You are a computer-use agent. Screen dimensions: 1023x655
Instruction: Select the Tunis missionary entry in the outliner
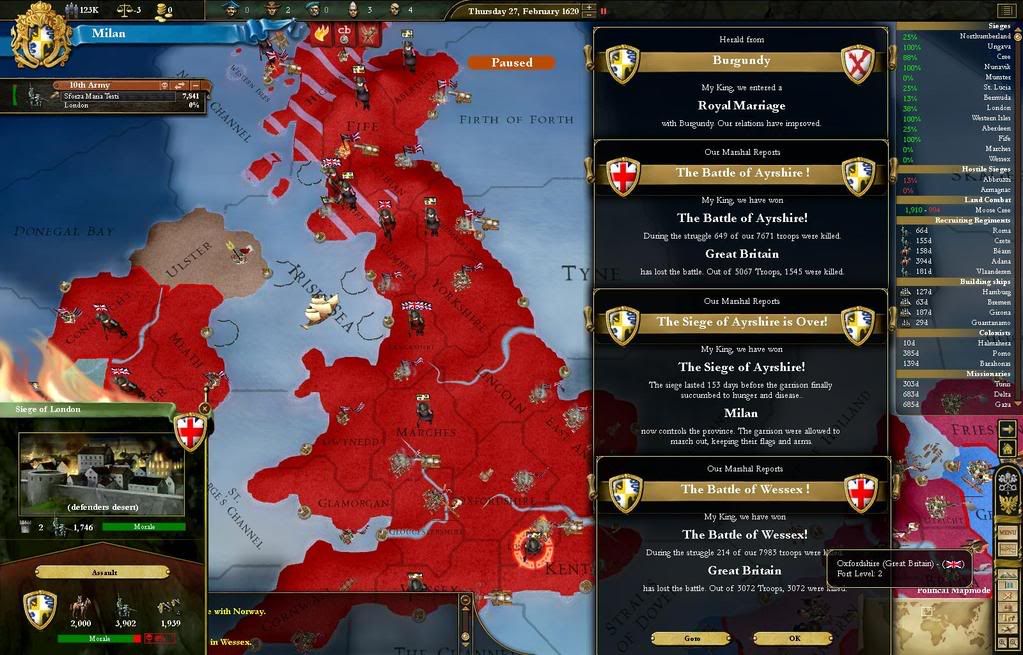(x=958, y=383)
